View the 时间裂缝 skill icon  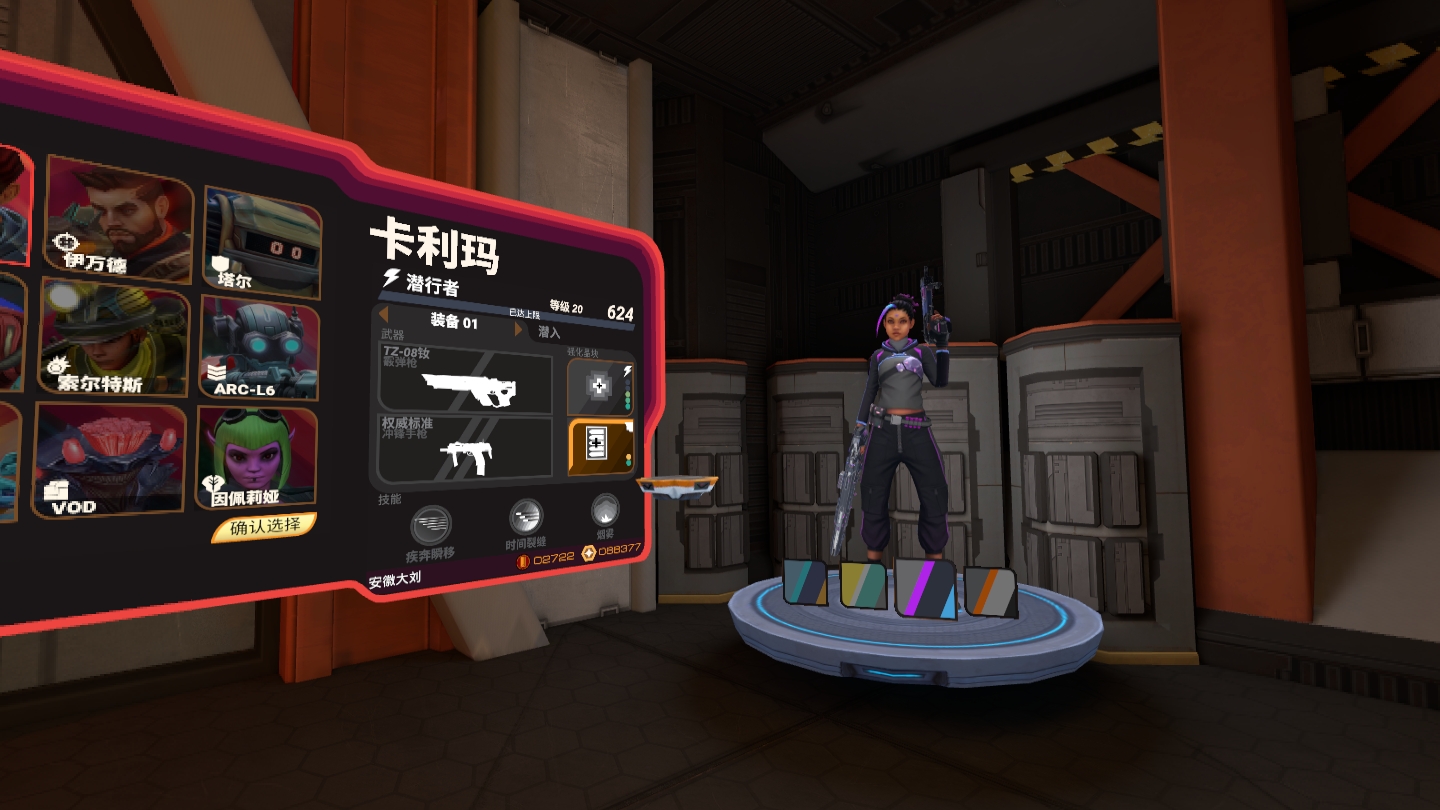tap(526, 517)
